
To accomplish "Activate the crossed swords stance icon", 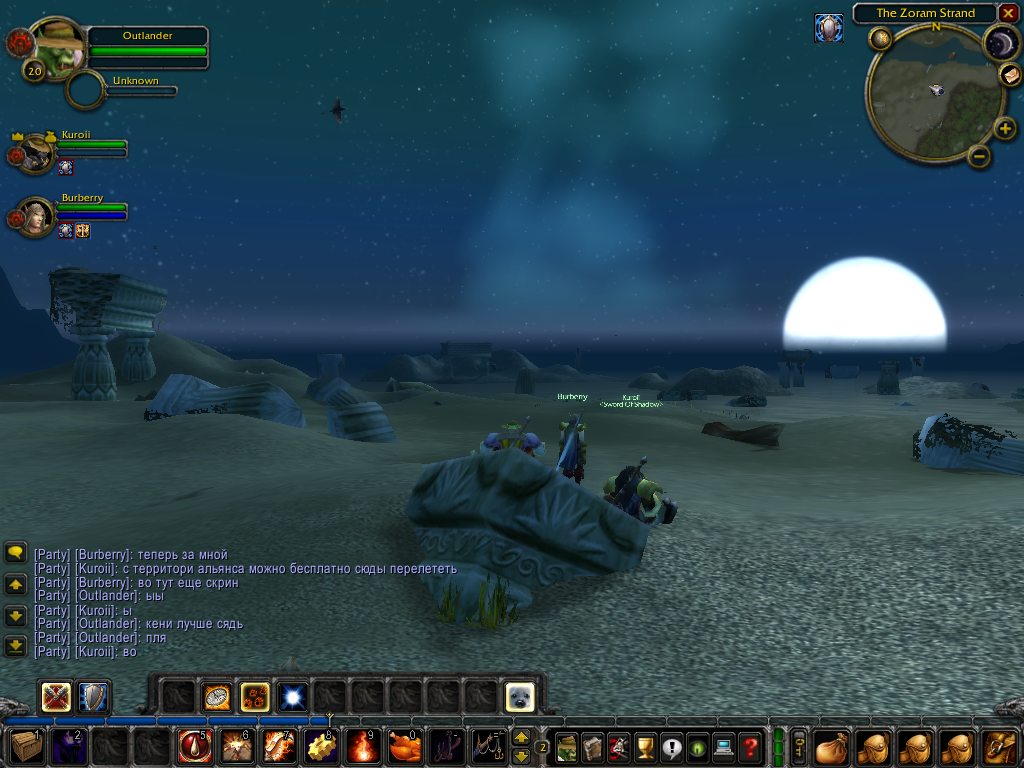I will click(56, 696).
